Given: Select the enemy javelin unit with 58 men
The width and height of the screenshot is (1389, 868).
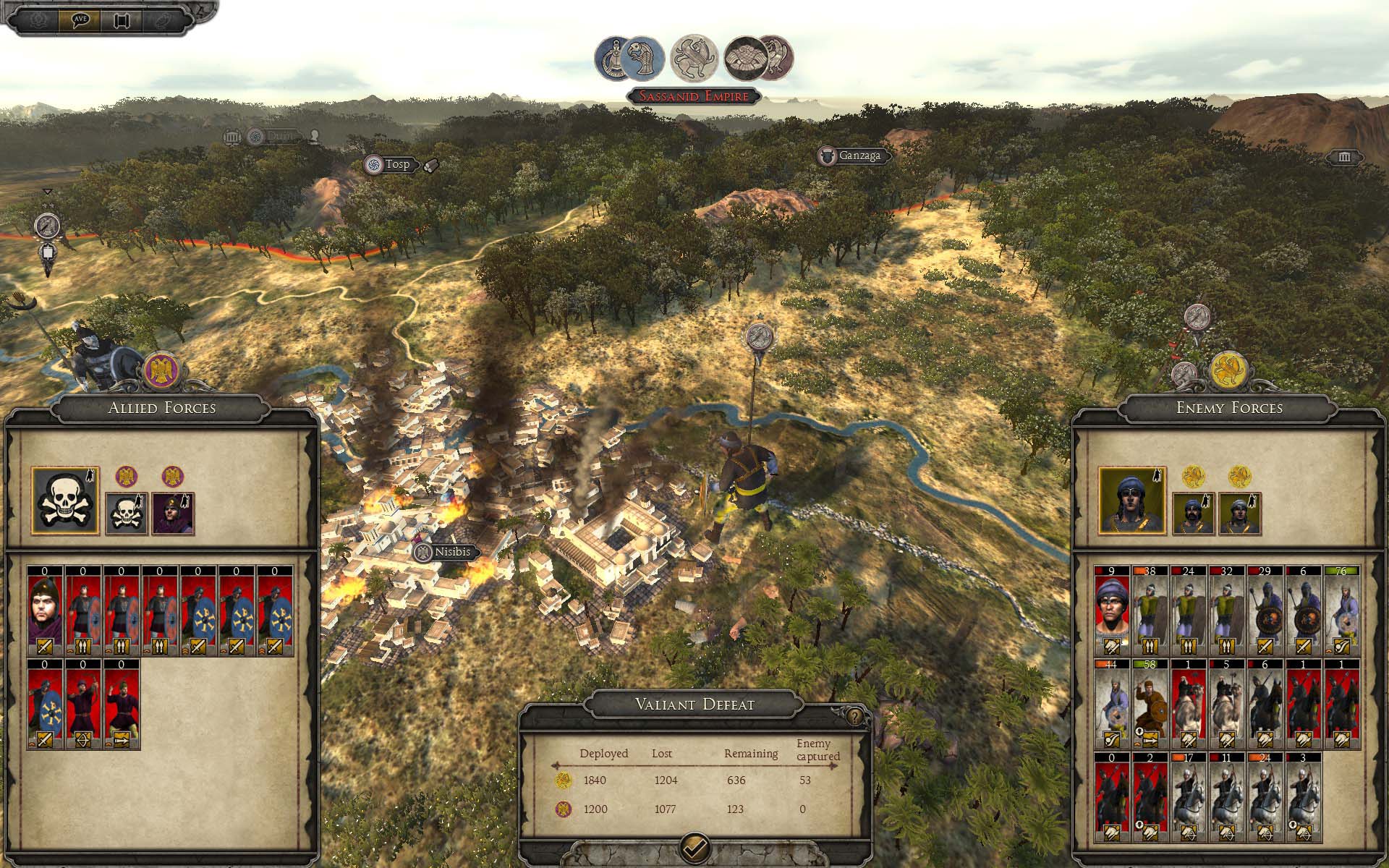Looking at the screenshot, I should [x=1150, y=704].
